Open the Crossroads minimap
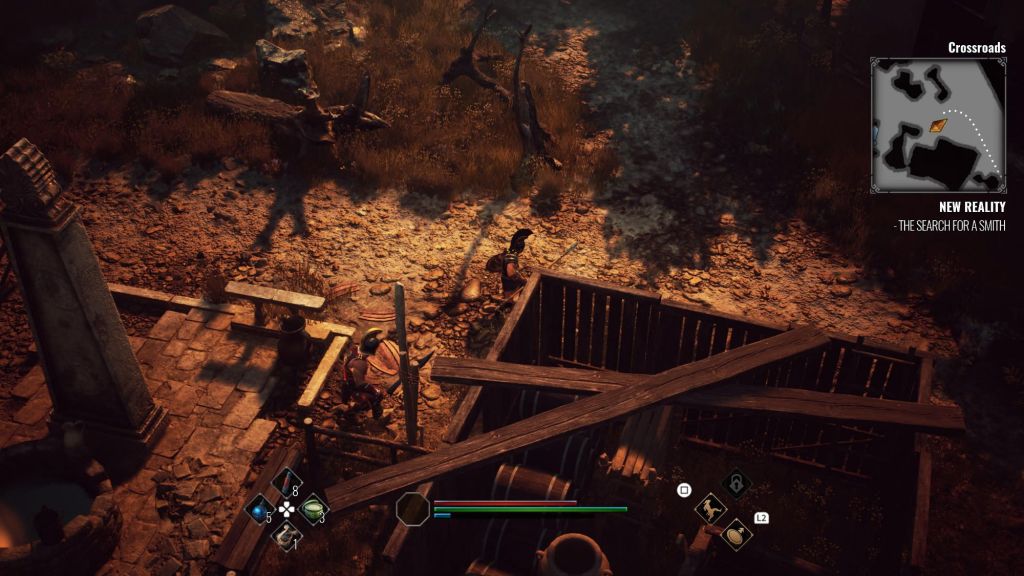The image size is (1024, 576). (937, 125)
